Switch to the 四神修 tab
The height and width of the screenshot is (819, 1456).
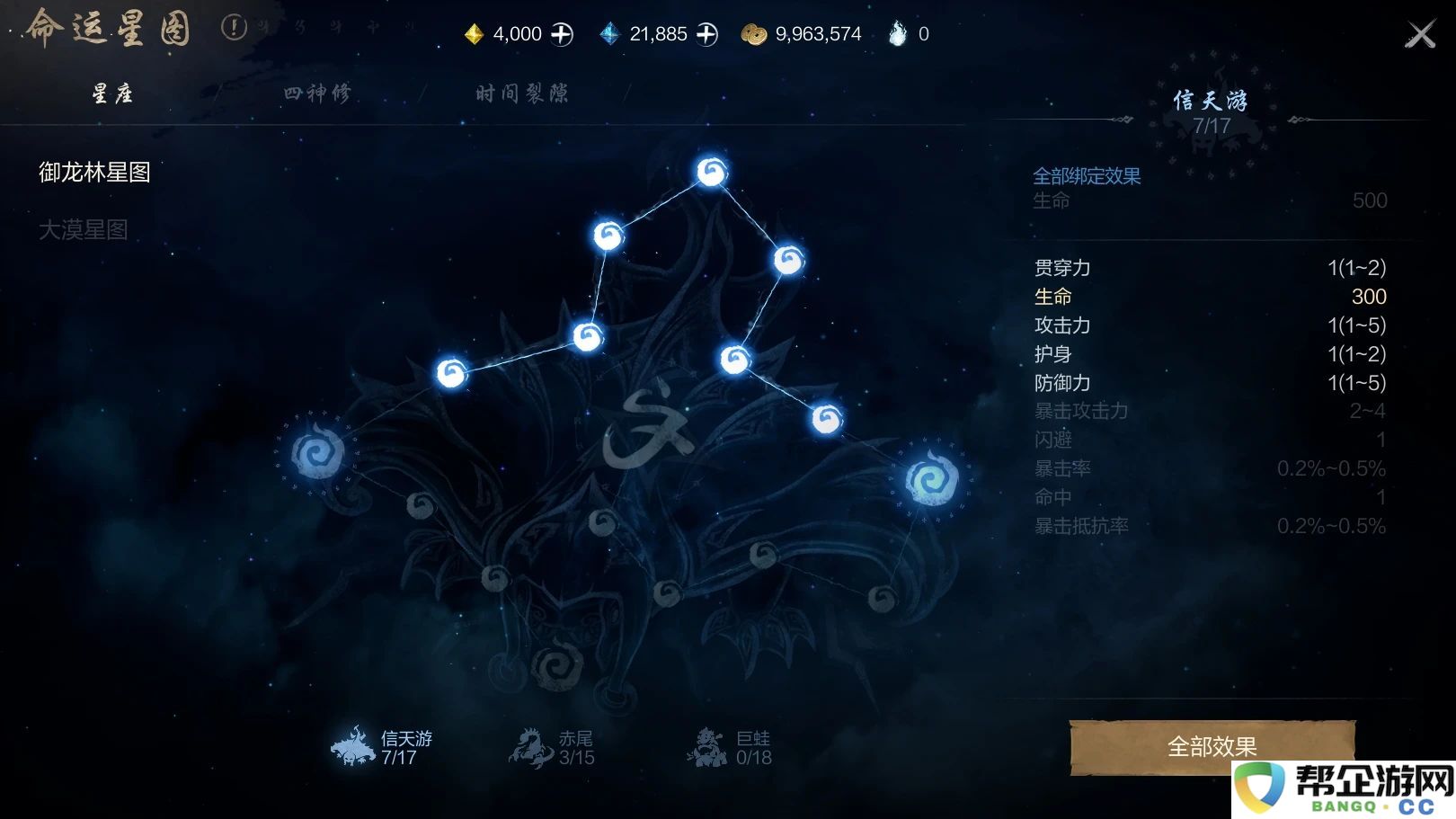tap(318, 93)
